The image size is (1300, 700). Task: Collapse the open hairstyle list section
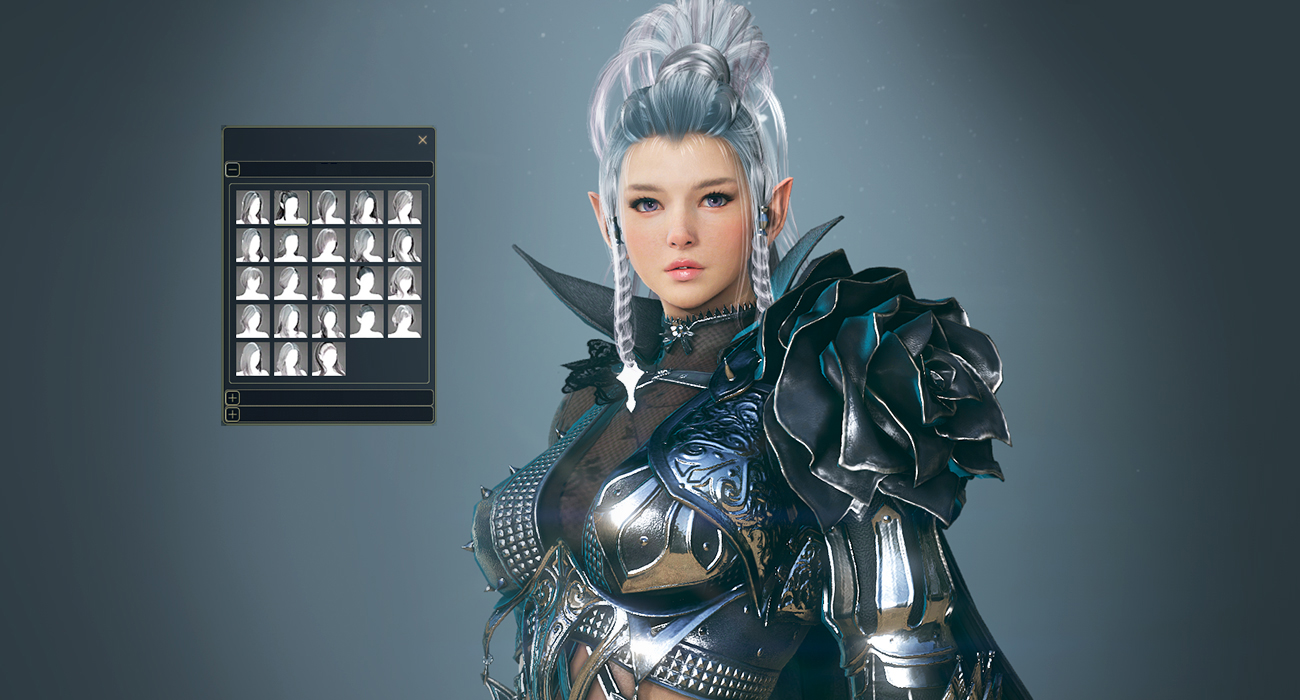[232, 169]
